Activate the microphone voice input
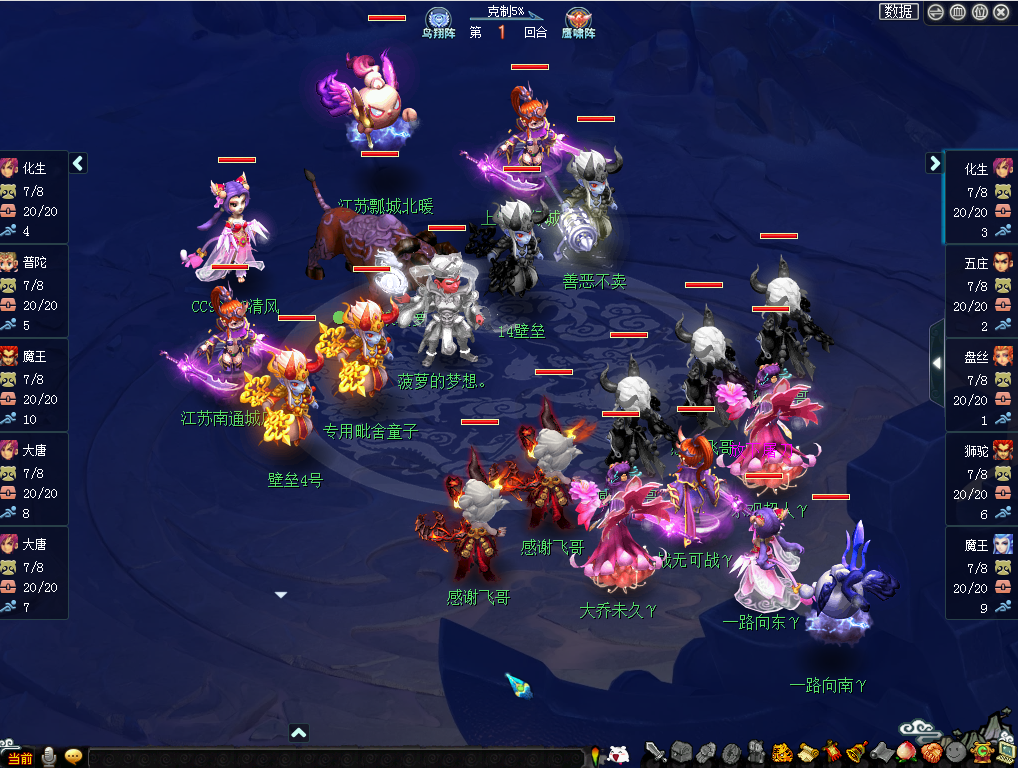The height and width of the screenshot is (768, 1018). click(48, 757)
